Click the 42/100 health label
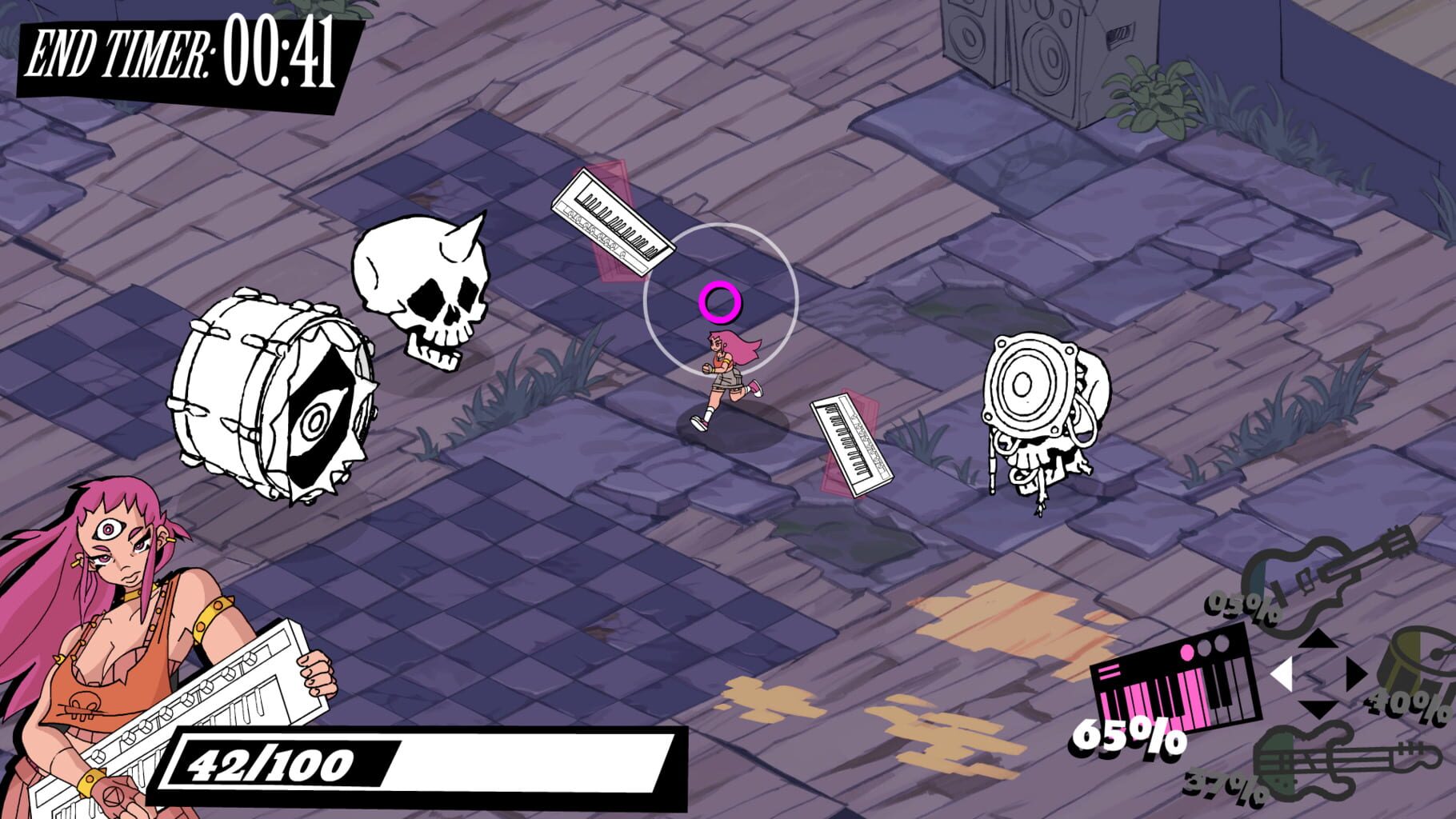The height and width of the screenshot is (819, 1456). pos(272,764)
